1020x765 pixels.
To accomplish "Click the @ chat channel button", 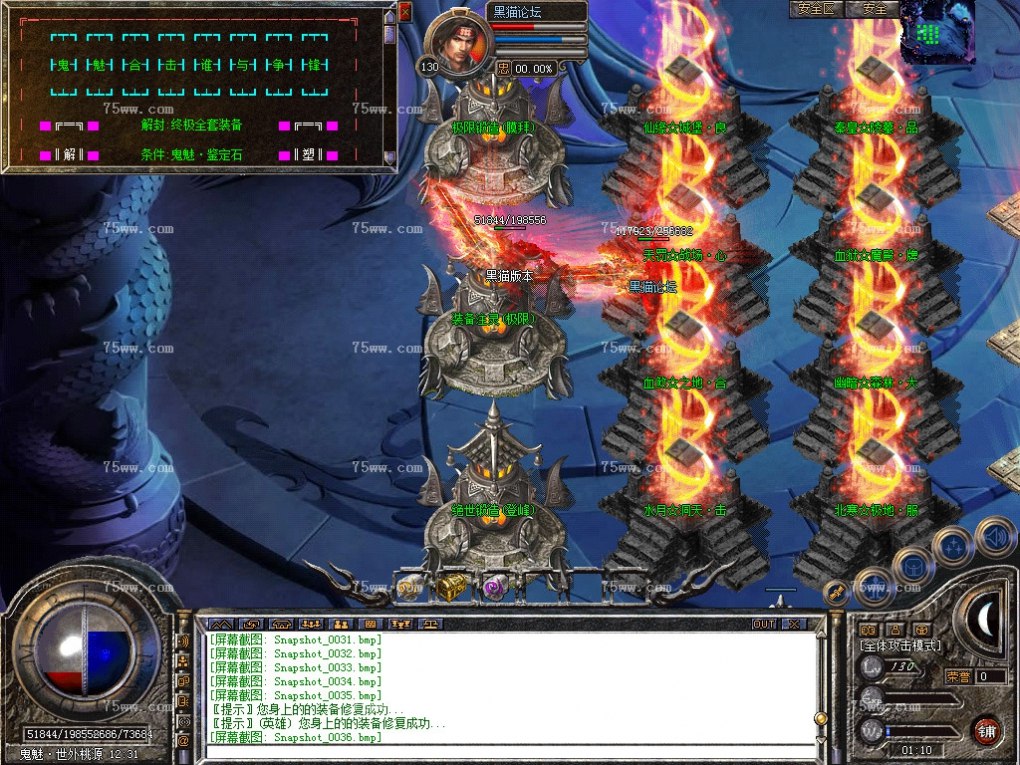I will coord(183,740).
